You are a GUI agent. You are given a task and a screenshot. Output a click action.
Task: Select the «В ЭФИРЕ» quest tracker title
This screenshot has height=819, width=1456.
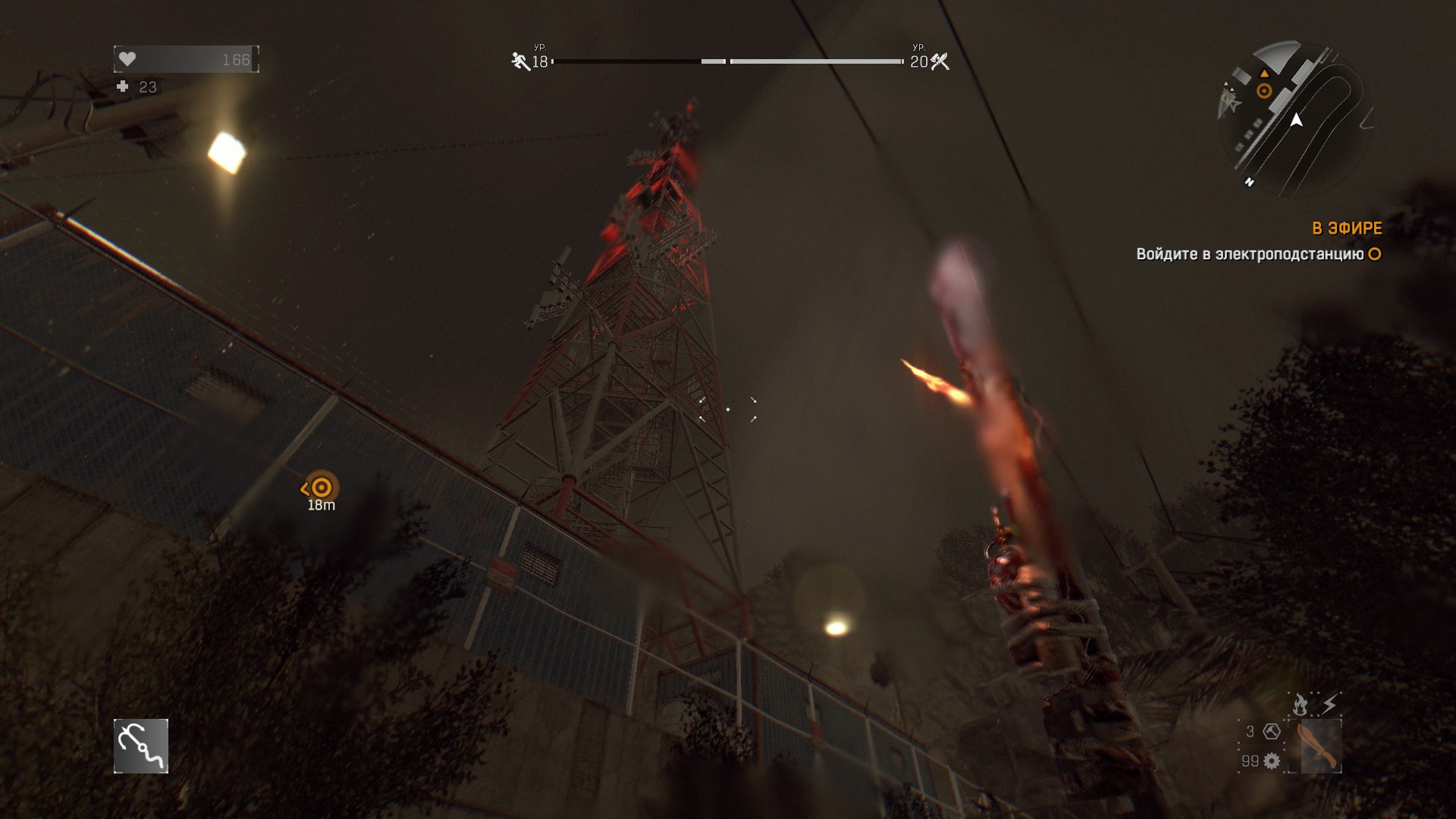coord(1347,228)
